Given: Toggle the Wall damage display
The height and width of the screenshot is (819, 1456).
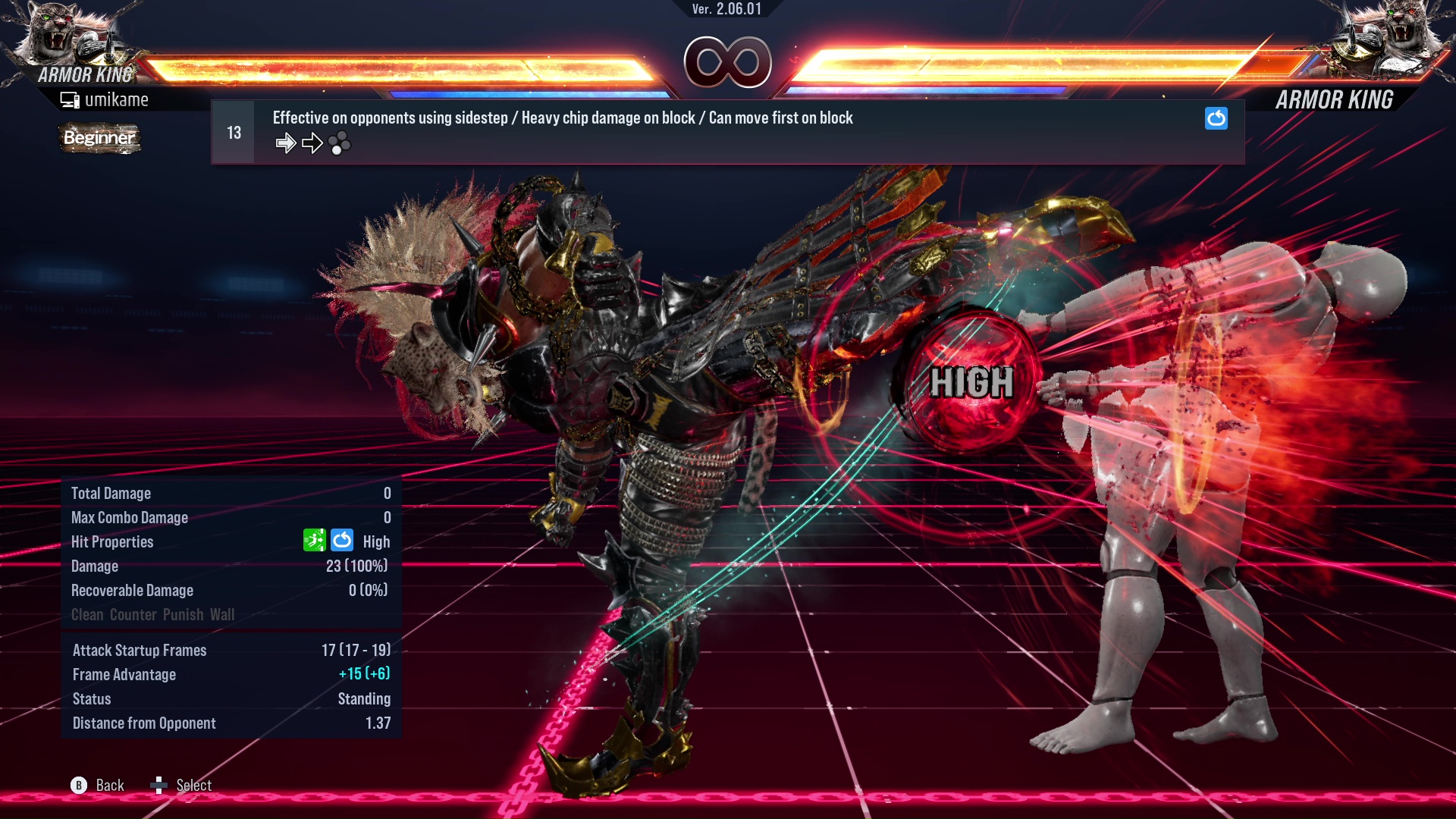Looking at the screenshot, I should coord(224,615).
